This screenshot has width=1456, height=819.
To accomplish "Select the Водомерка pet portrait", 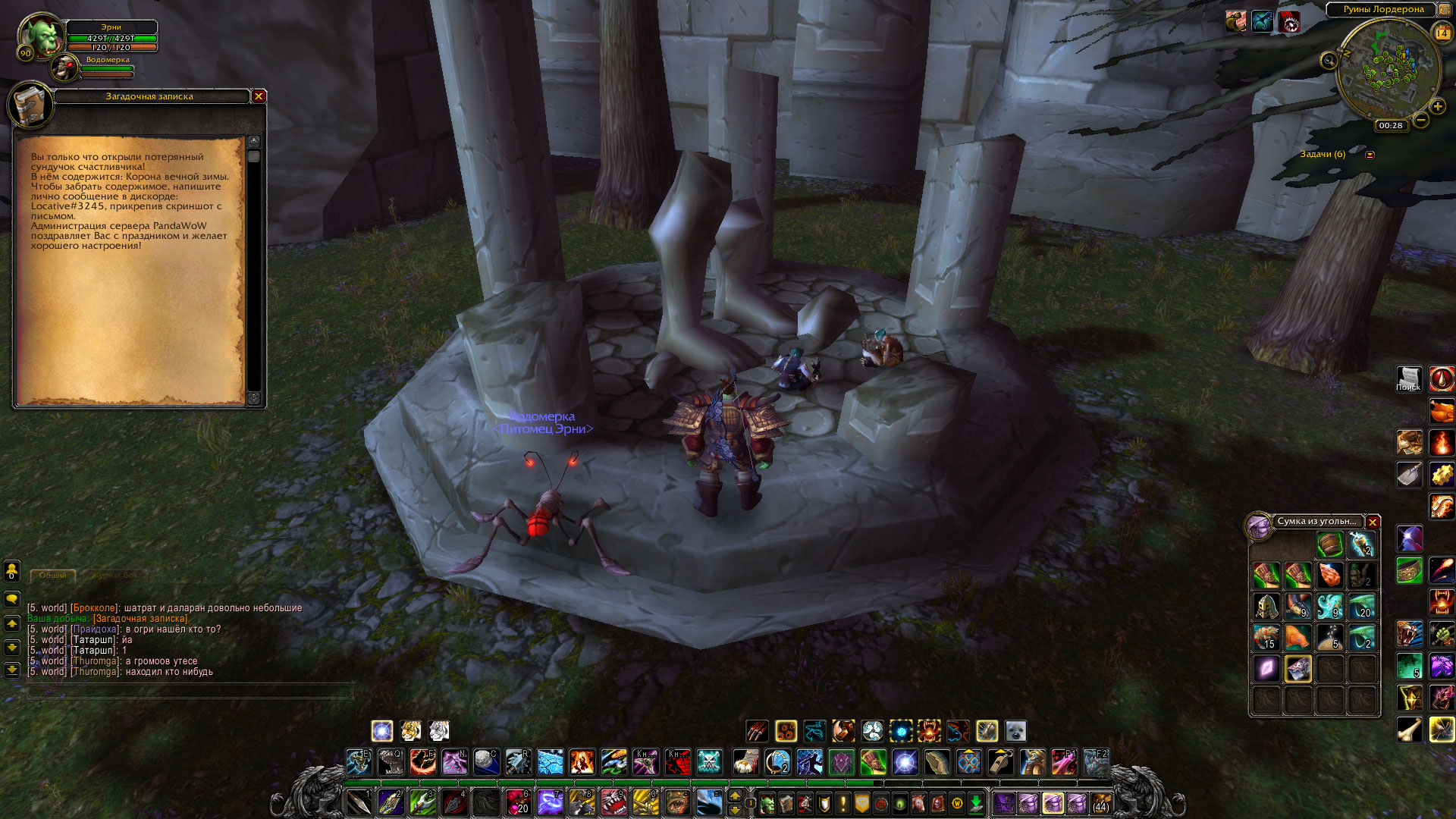I will point(66,69).
